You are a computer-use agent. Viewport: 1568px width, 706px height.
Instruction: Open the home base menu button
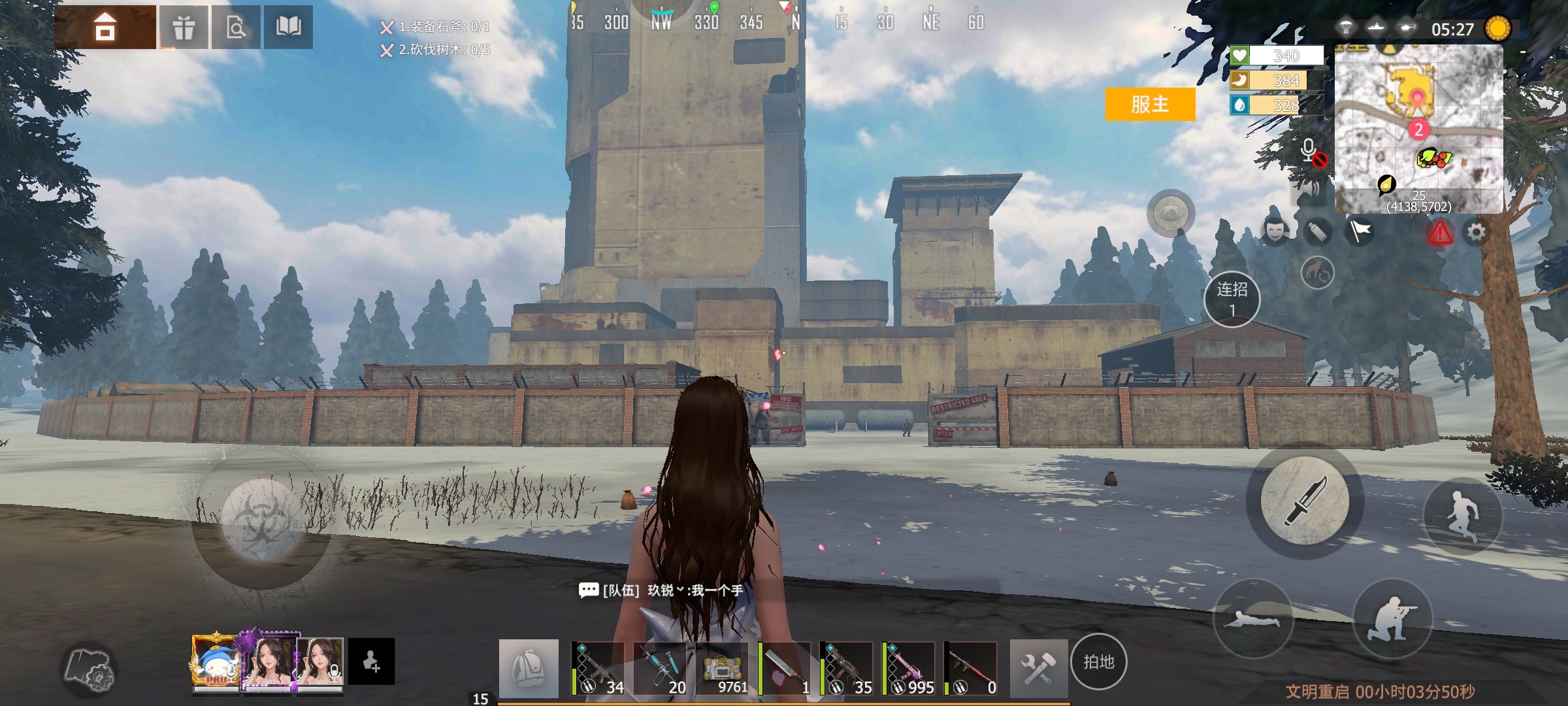tap(105, 27)
